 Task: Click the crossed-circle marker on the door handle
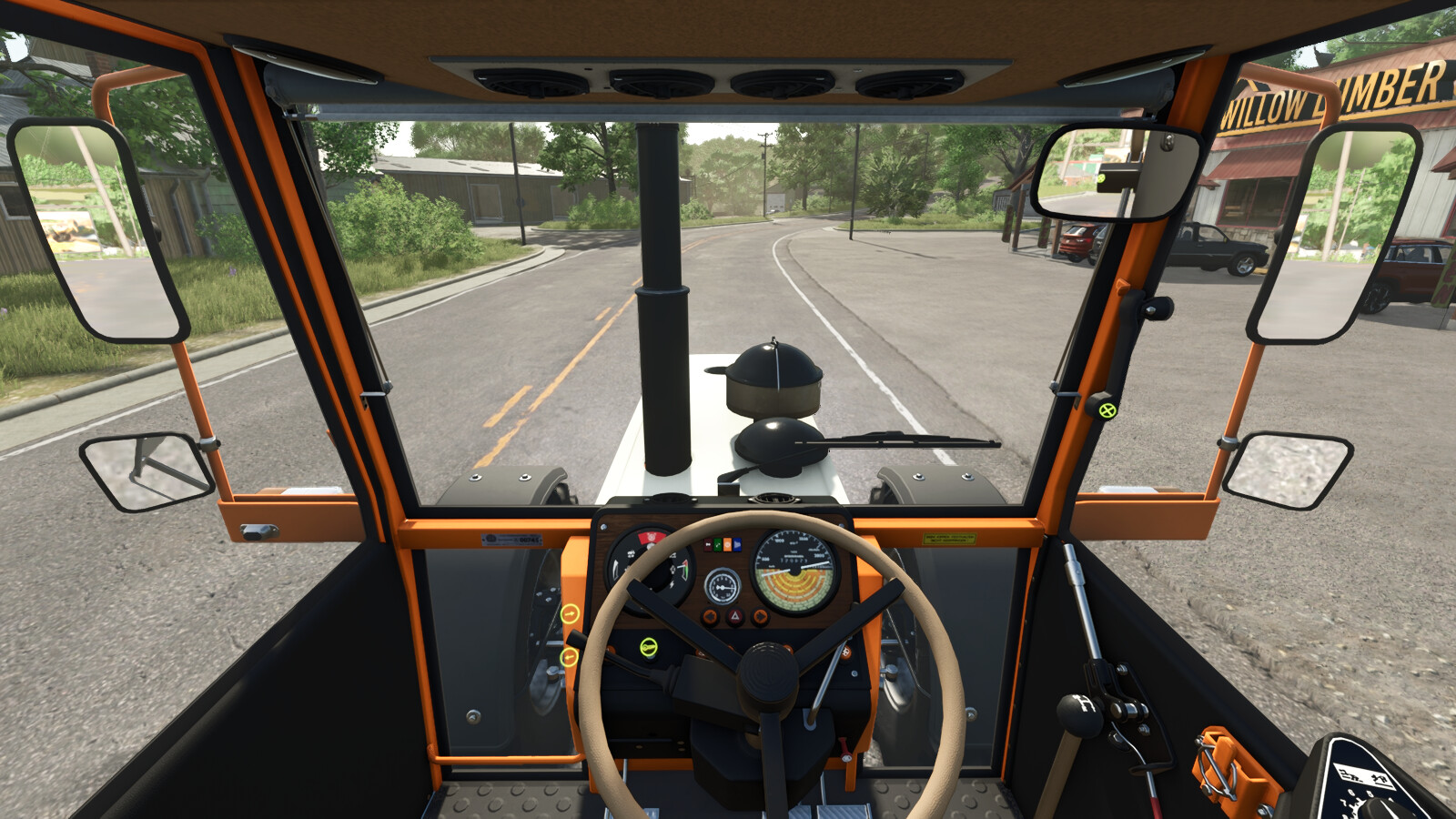coord(1107,410)
